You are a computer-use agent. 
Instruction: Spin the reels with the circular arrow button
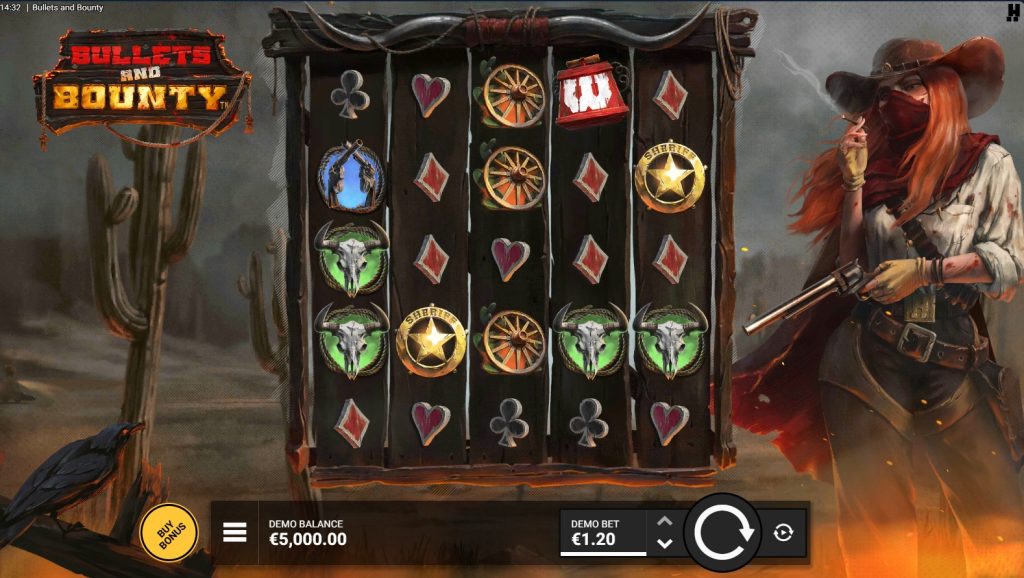point(722,532)
